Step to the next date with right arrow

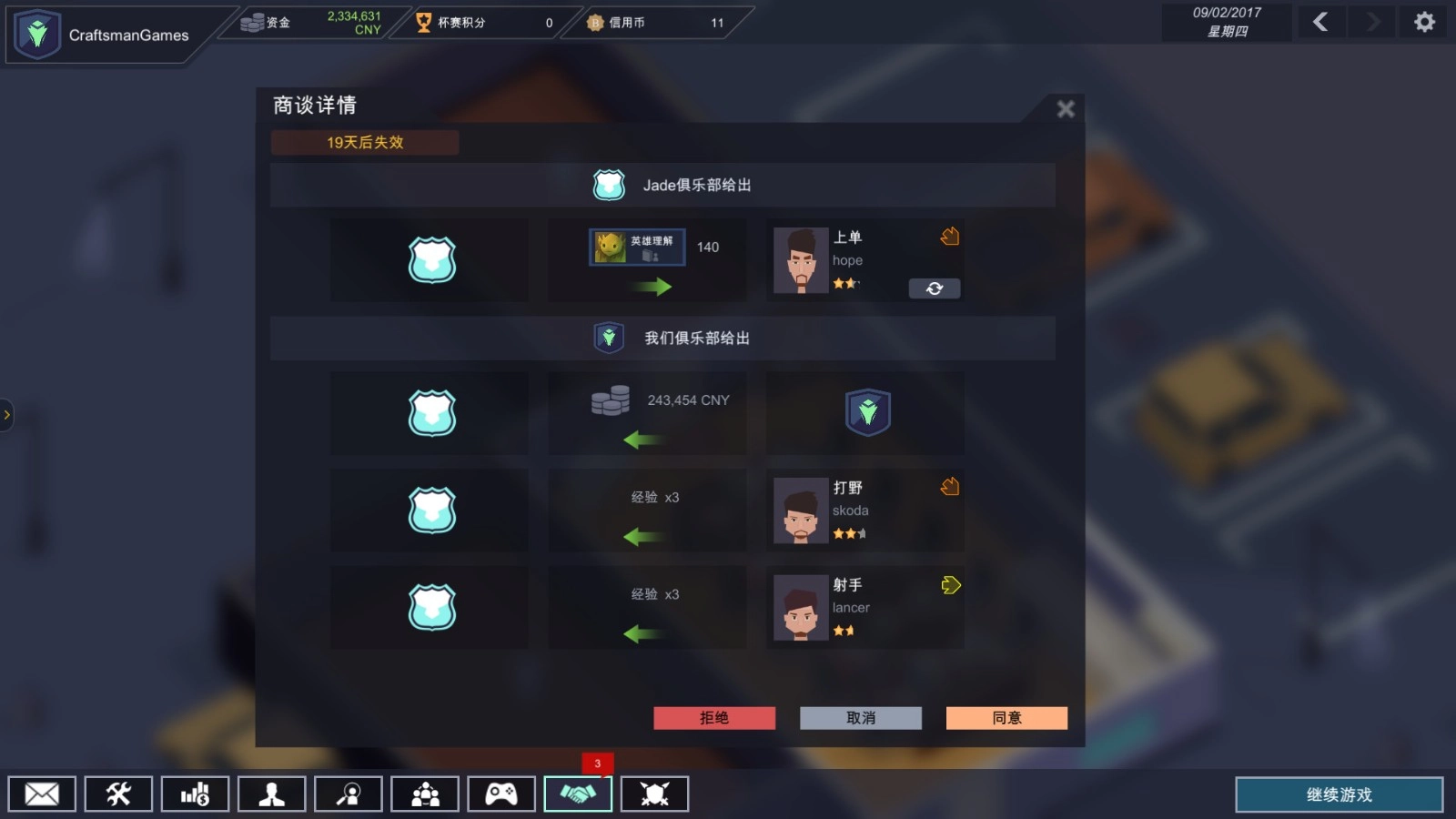tap(1371, 22)
